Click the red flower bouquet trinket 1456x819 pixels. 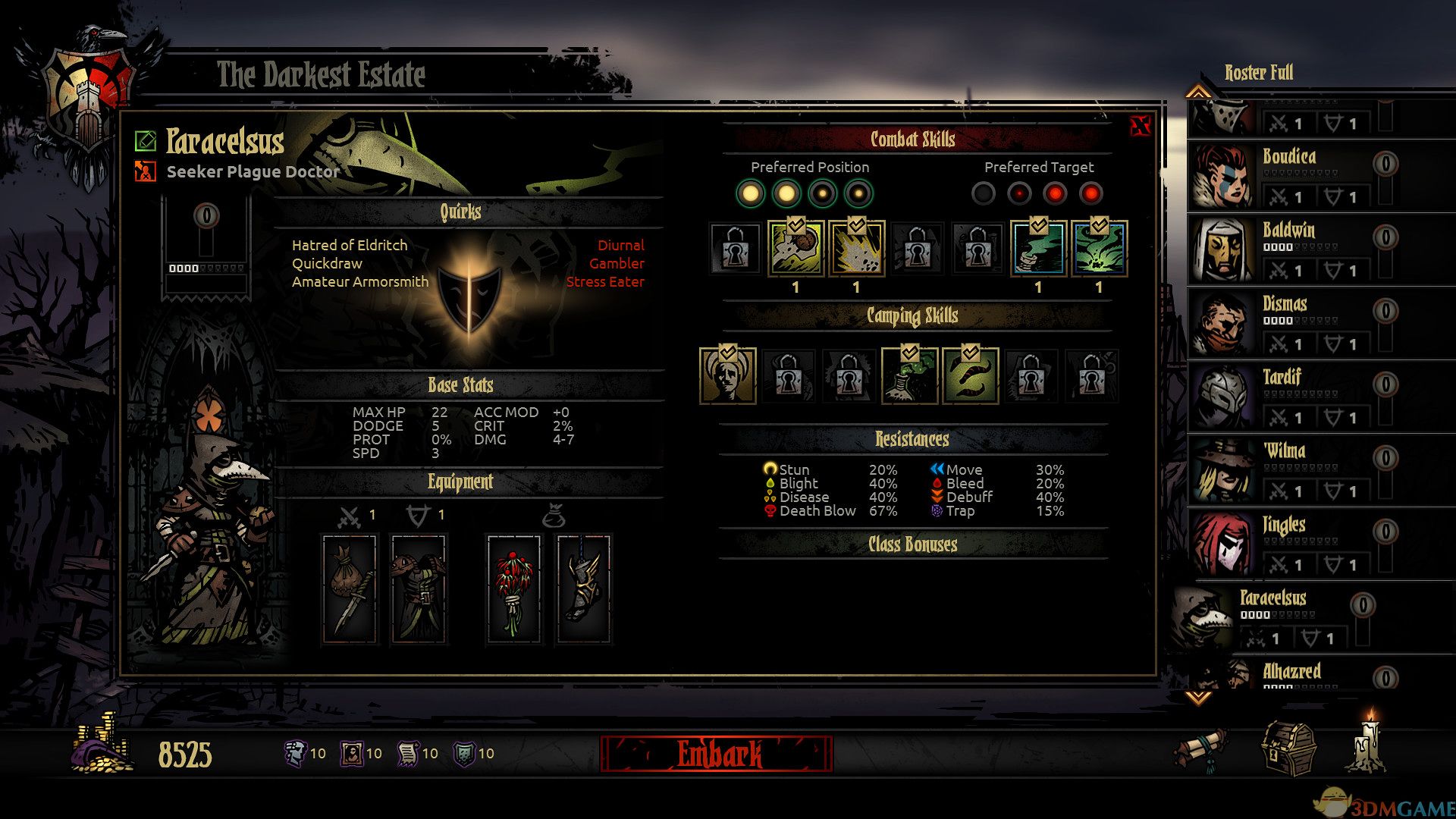coord(513,589)
